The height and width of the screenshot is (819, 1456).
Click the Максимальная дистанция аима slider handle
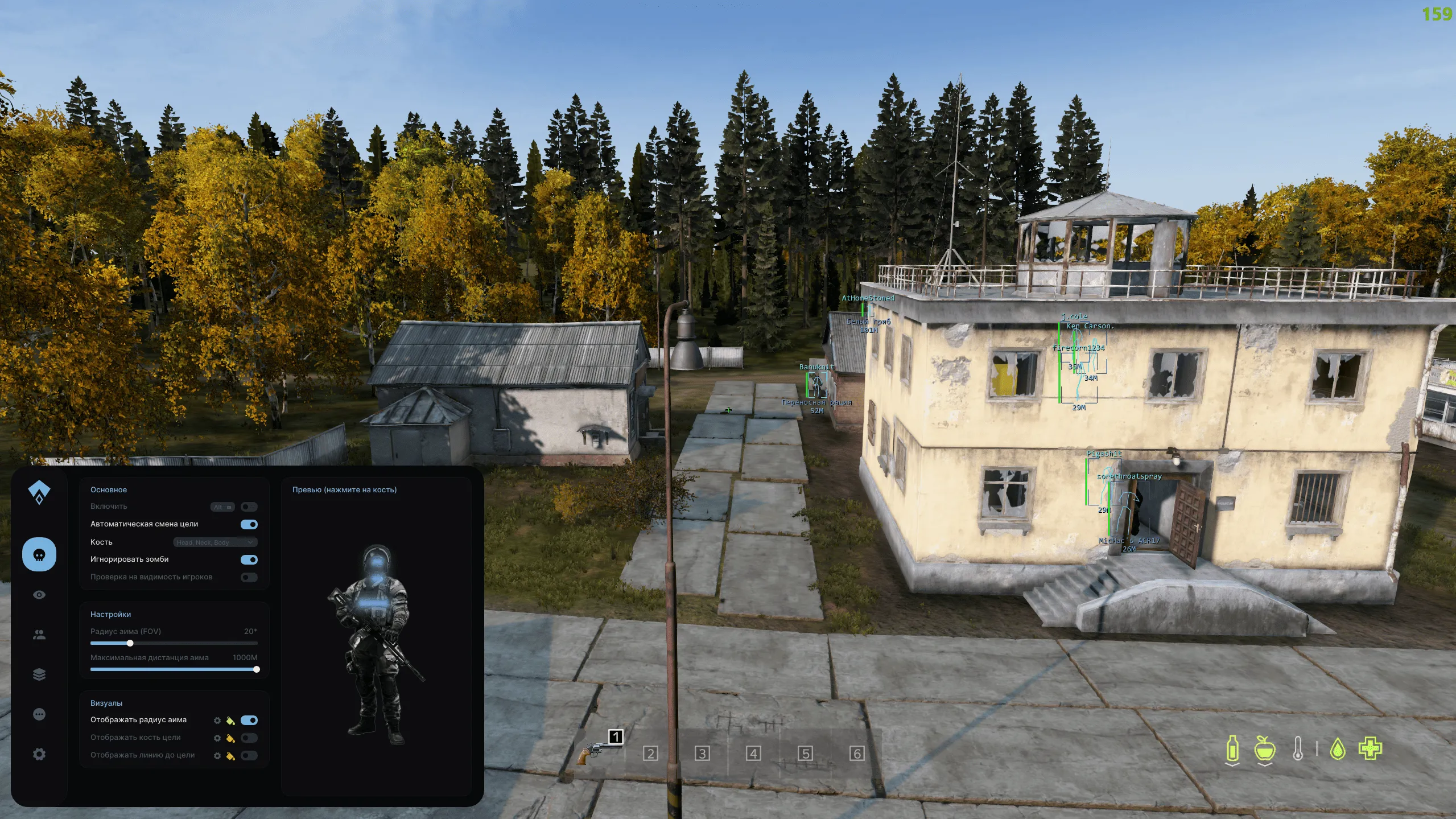tap(257, 669)
